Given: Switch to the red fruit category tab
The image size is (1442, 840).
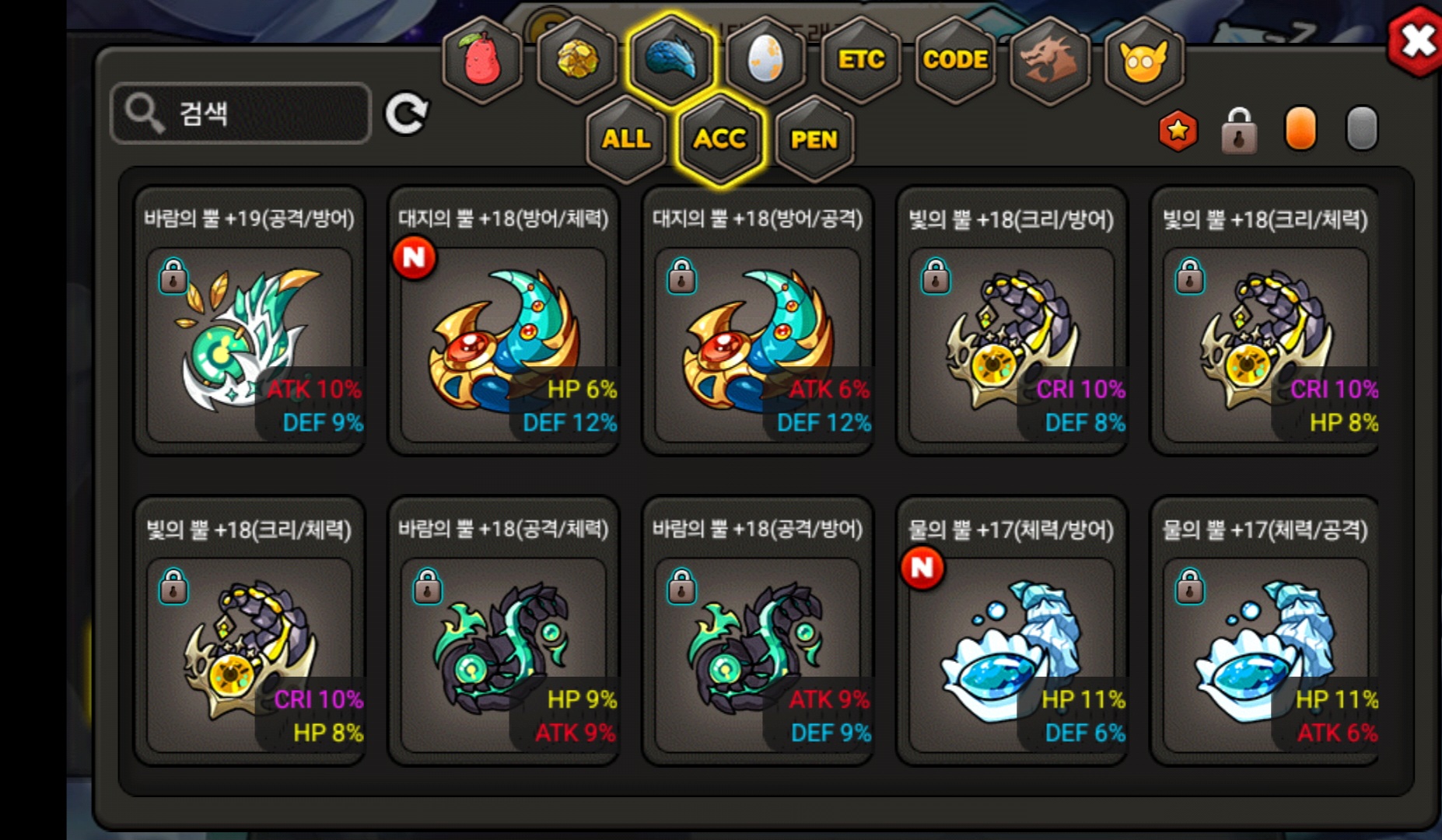Looking at the screenshot, I should [x=482, y=60].
